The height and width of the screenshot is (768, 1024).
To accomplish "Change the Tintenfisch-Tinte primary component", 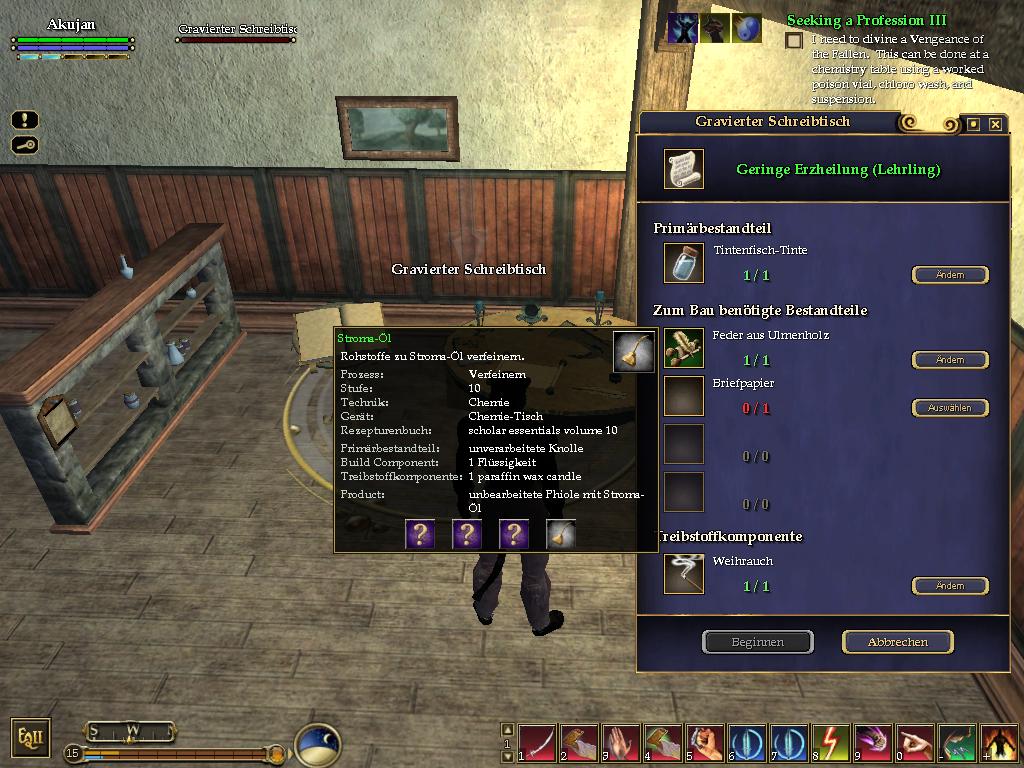I will click(x=949, y=275).
